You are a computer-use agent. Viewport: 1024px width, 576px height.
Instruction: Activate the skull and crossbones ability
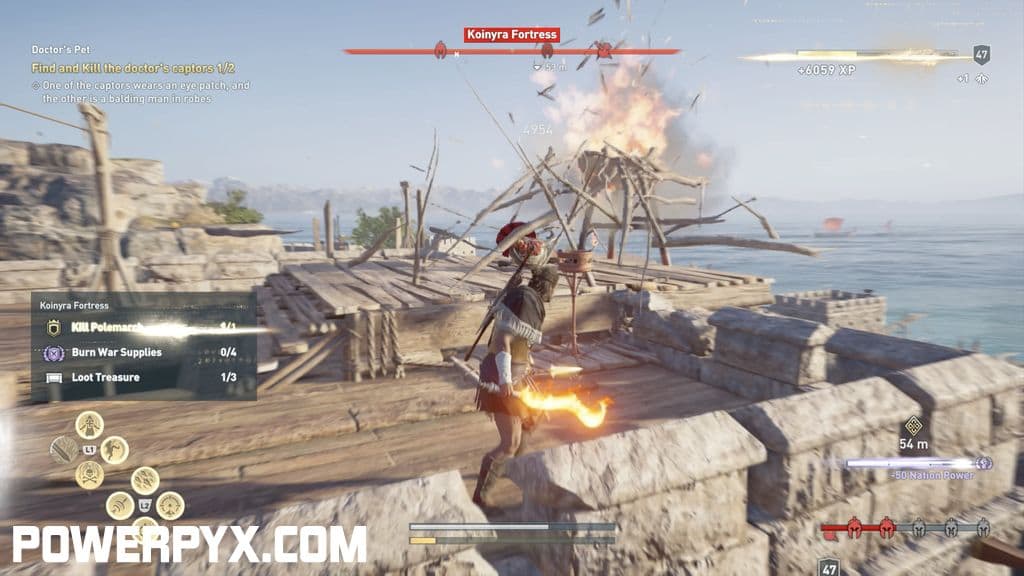[89, 474]
